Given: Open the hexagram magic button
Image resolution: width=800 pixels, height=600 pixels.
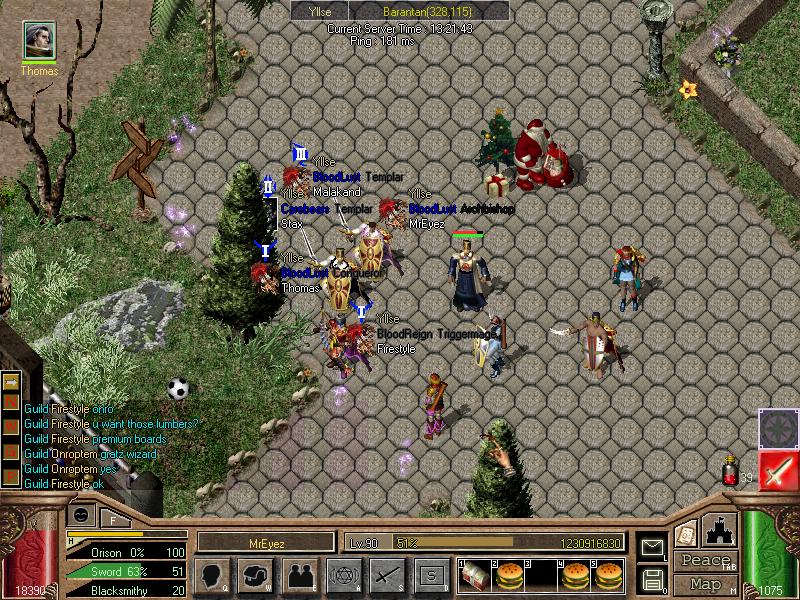Looking at the screenshot, I should 343,575.
